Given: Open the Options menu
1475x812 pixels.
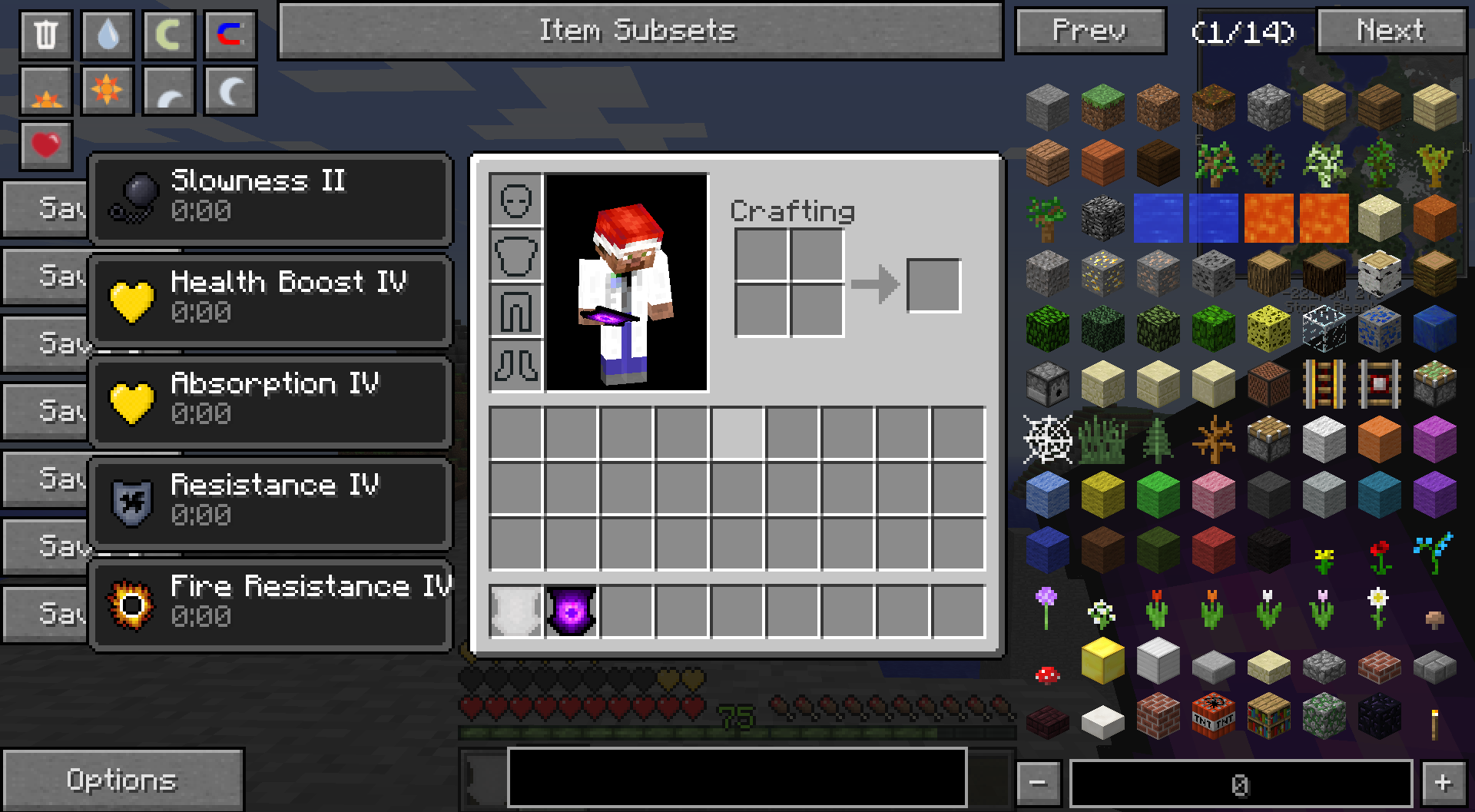Looking at the screenshot, I should click(119, 780).
